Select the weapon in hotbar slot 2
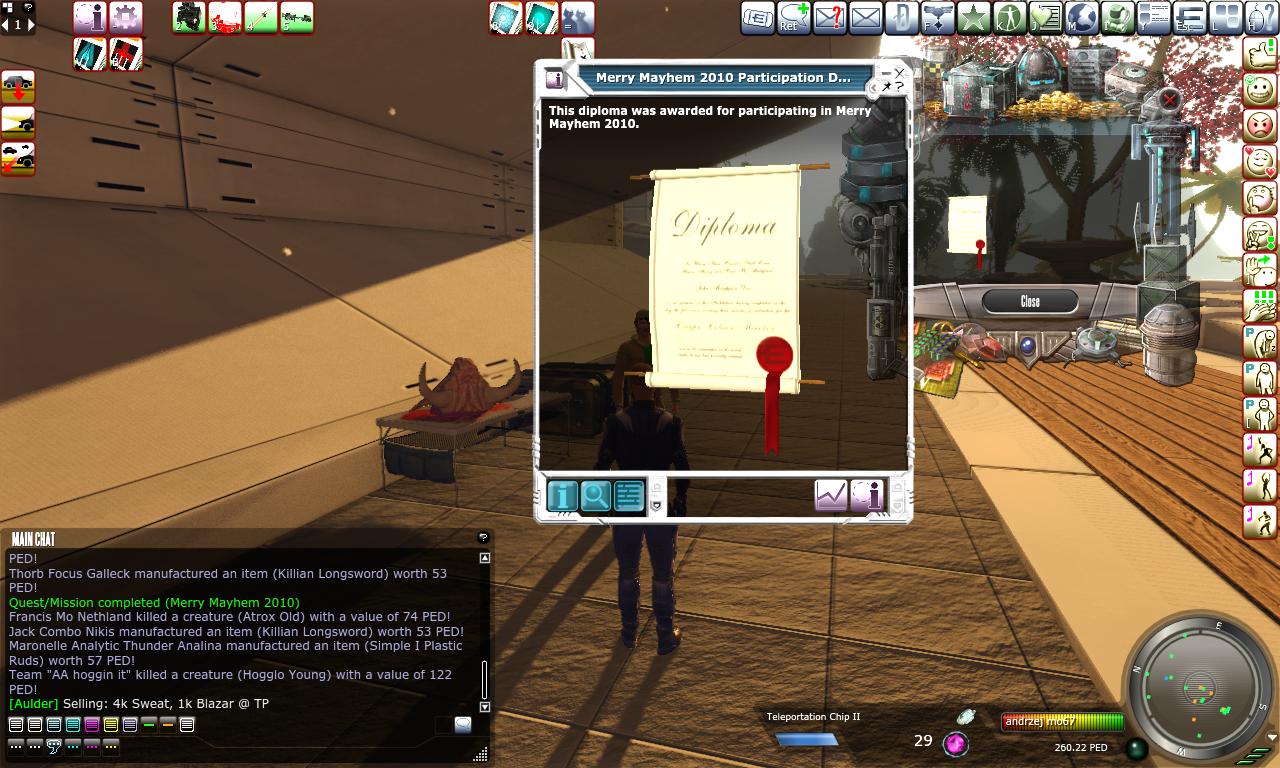Screen dimensions: 1280x768 click(x=189, y=17)
